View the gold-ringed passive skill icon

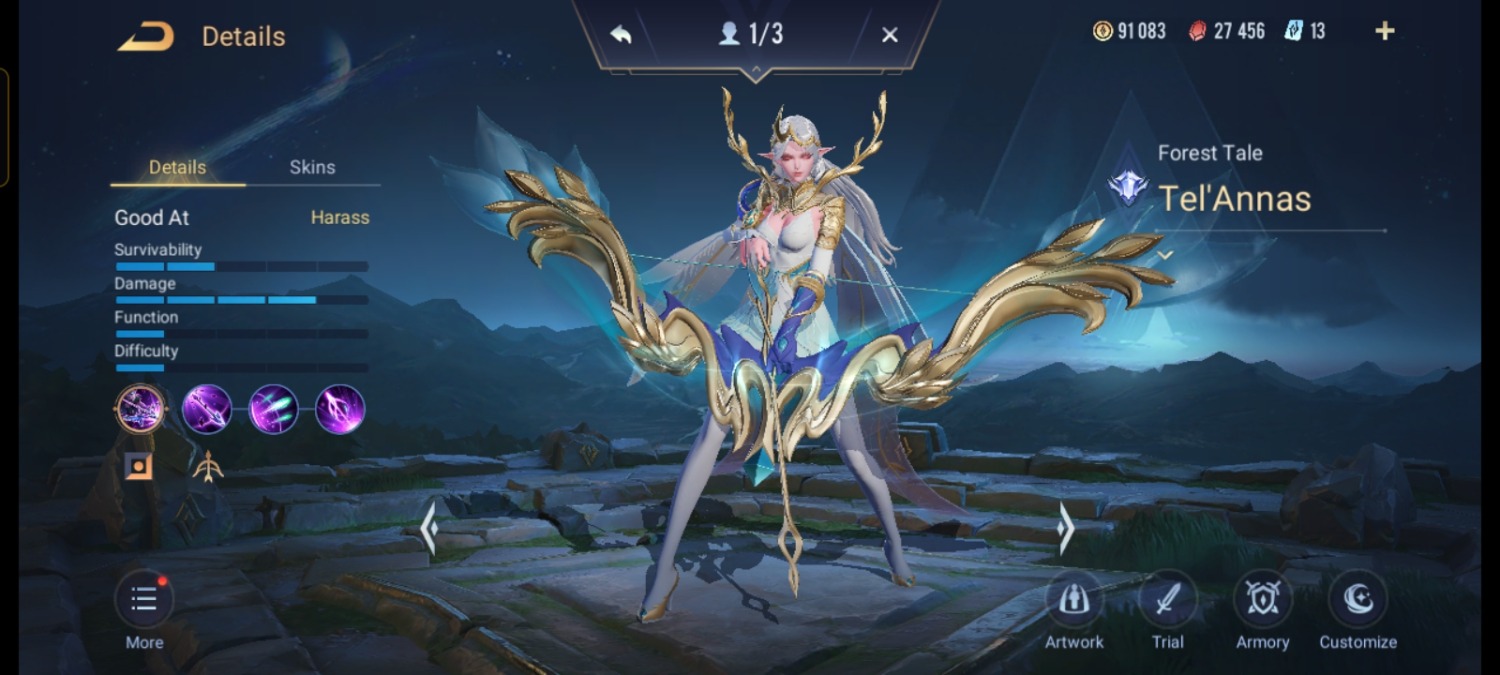[140, 409]
